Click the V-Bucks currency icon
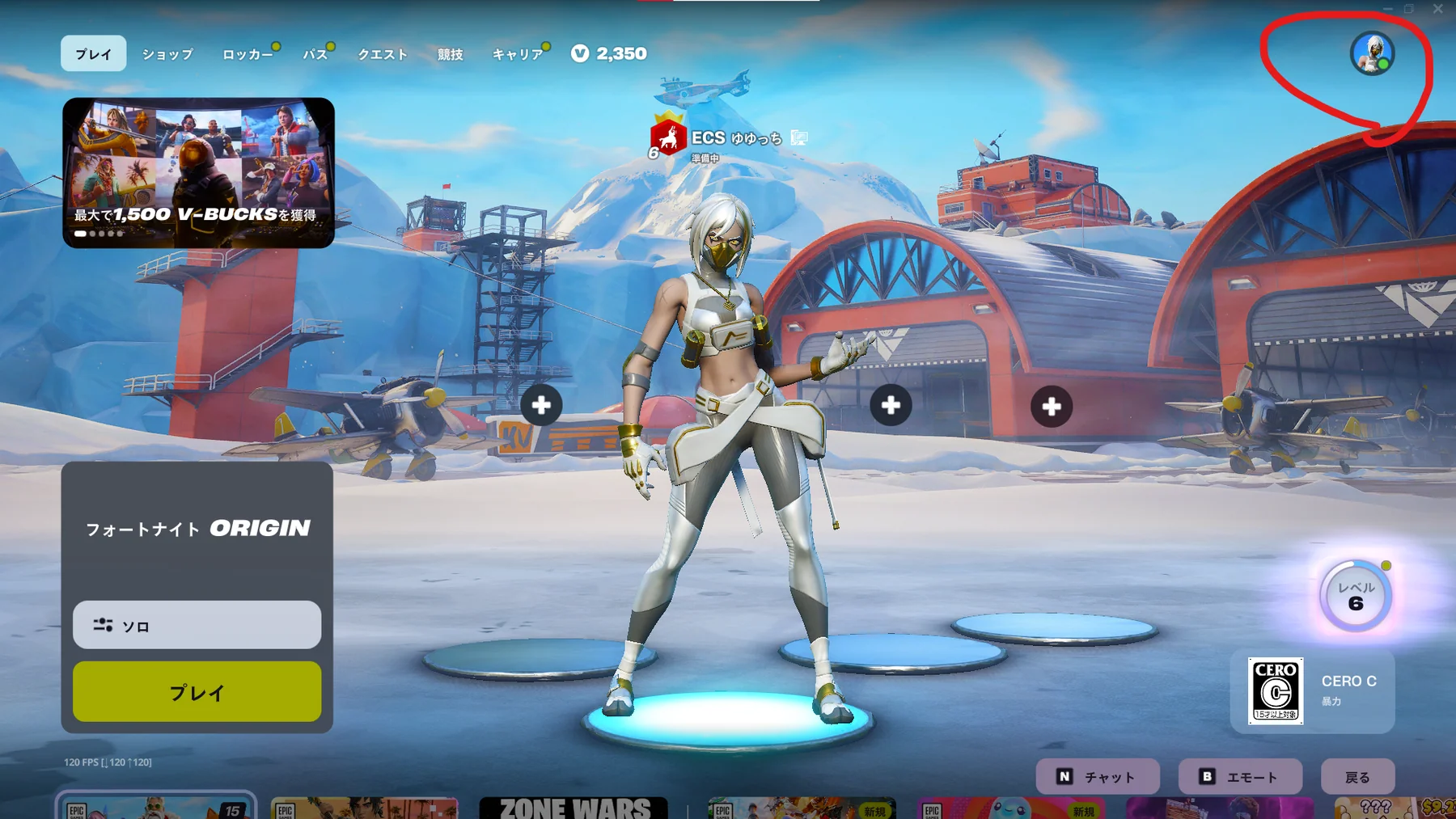The width and height of the screenshot is (1456, 819). 580,53
